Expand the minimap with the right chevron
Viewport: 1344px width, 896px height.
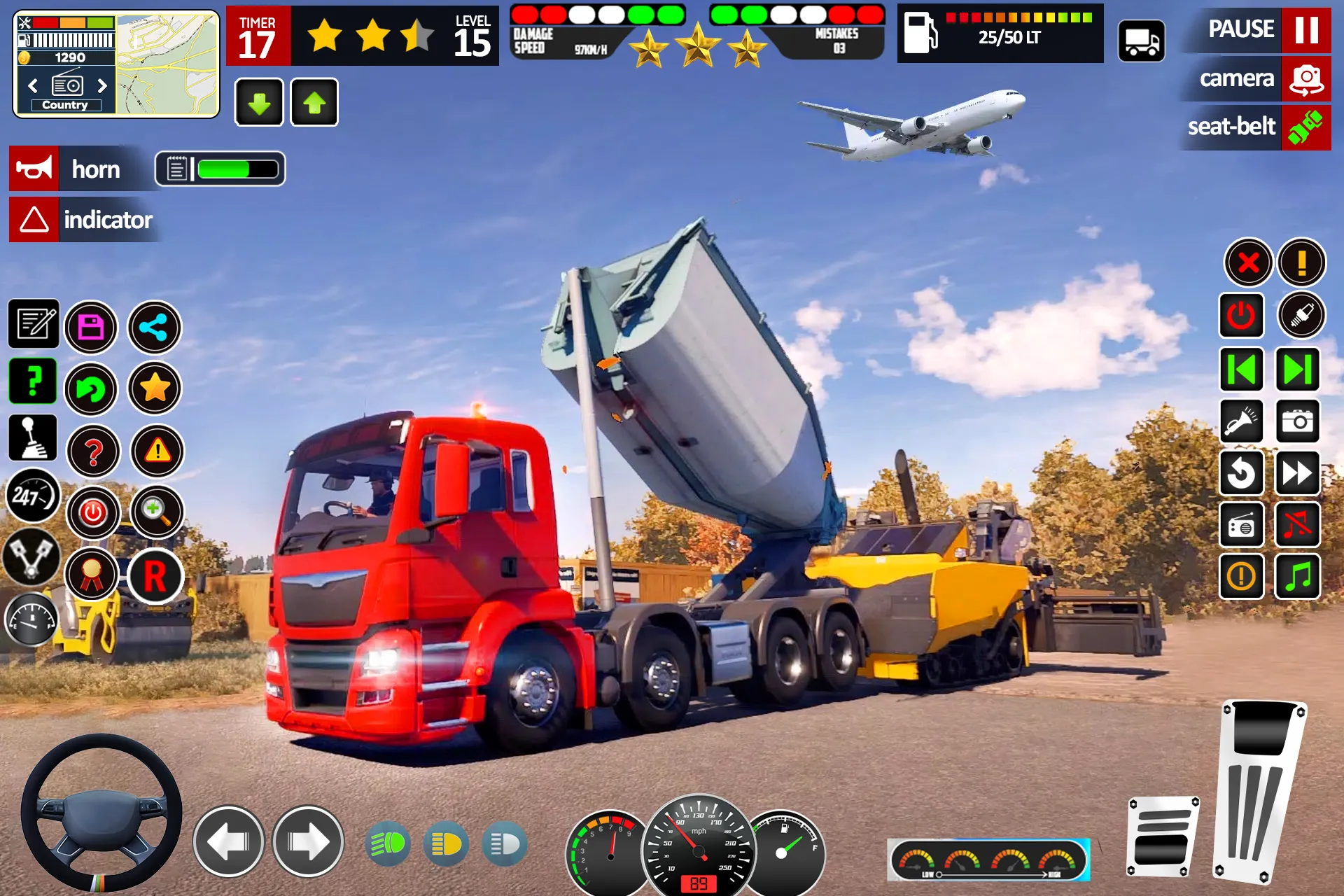(x=102, y=85)
